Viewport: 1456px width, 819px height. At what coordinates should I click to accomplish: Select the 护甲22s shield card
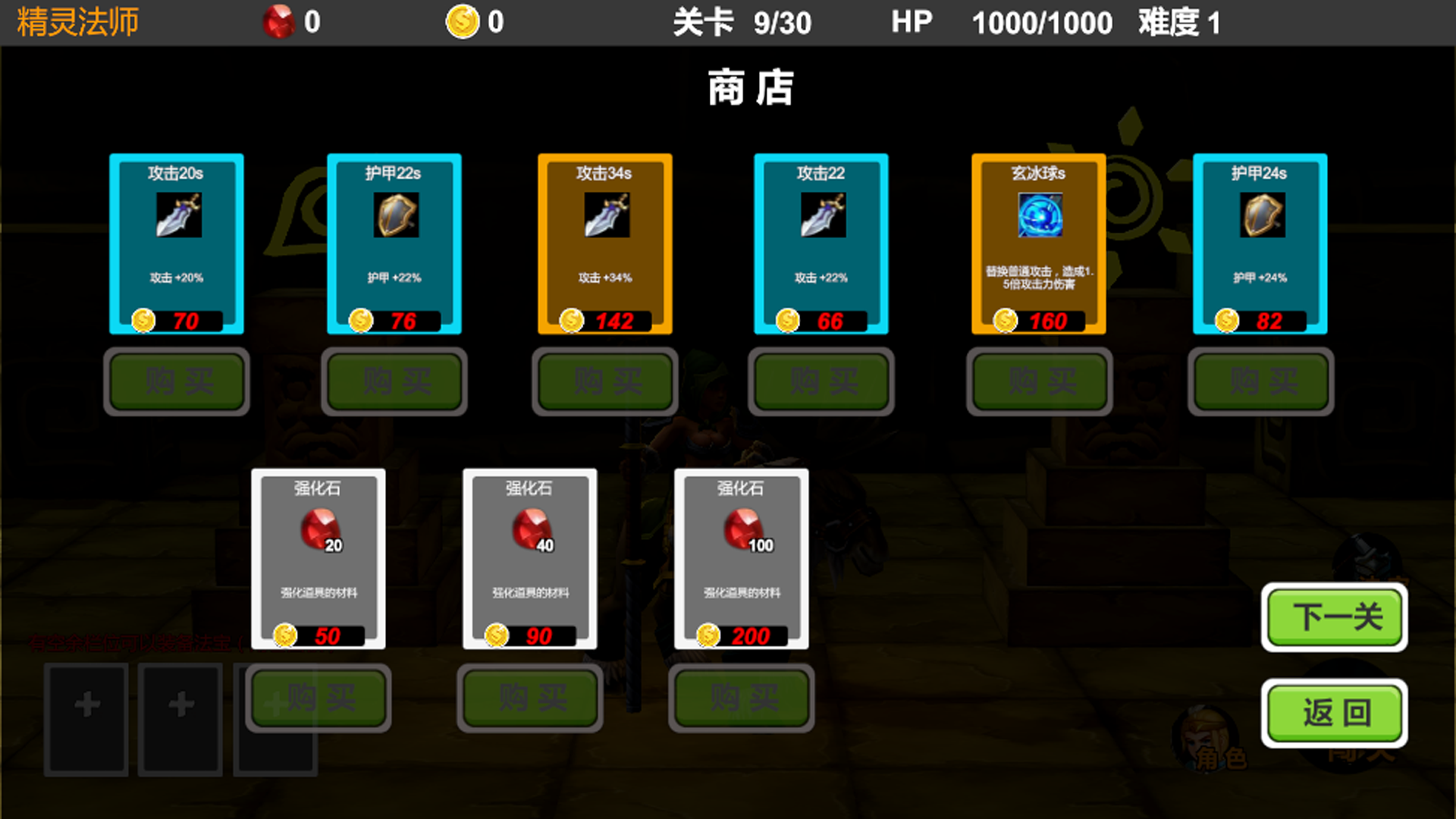(x=394, y=243)
